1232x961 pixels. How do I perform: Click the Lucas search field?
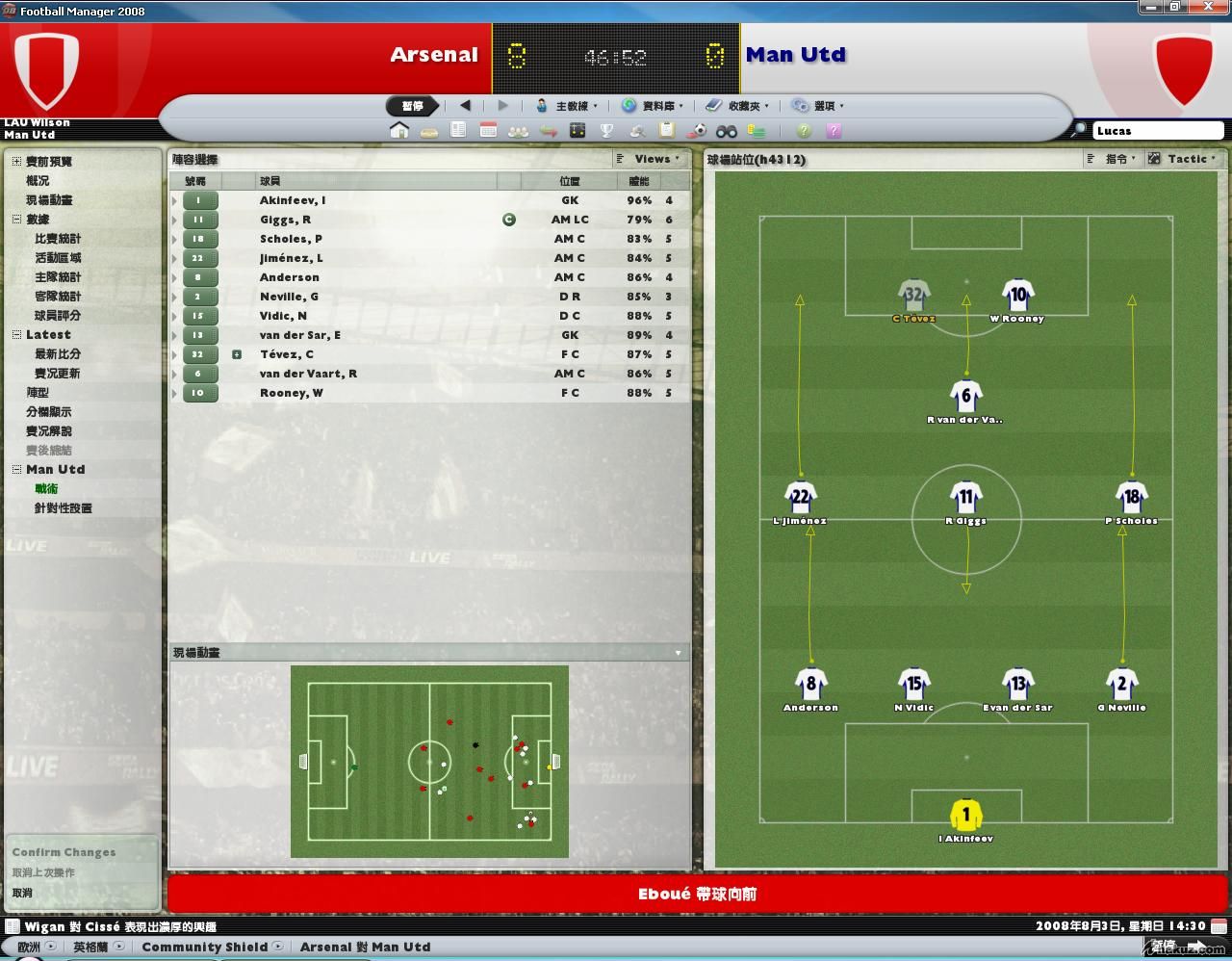point(1157,131)
